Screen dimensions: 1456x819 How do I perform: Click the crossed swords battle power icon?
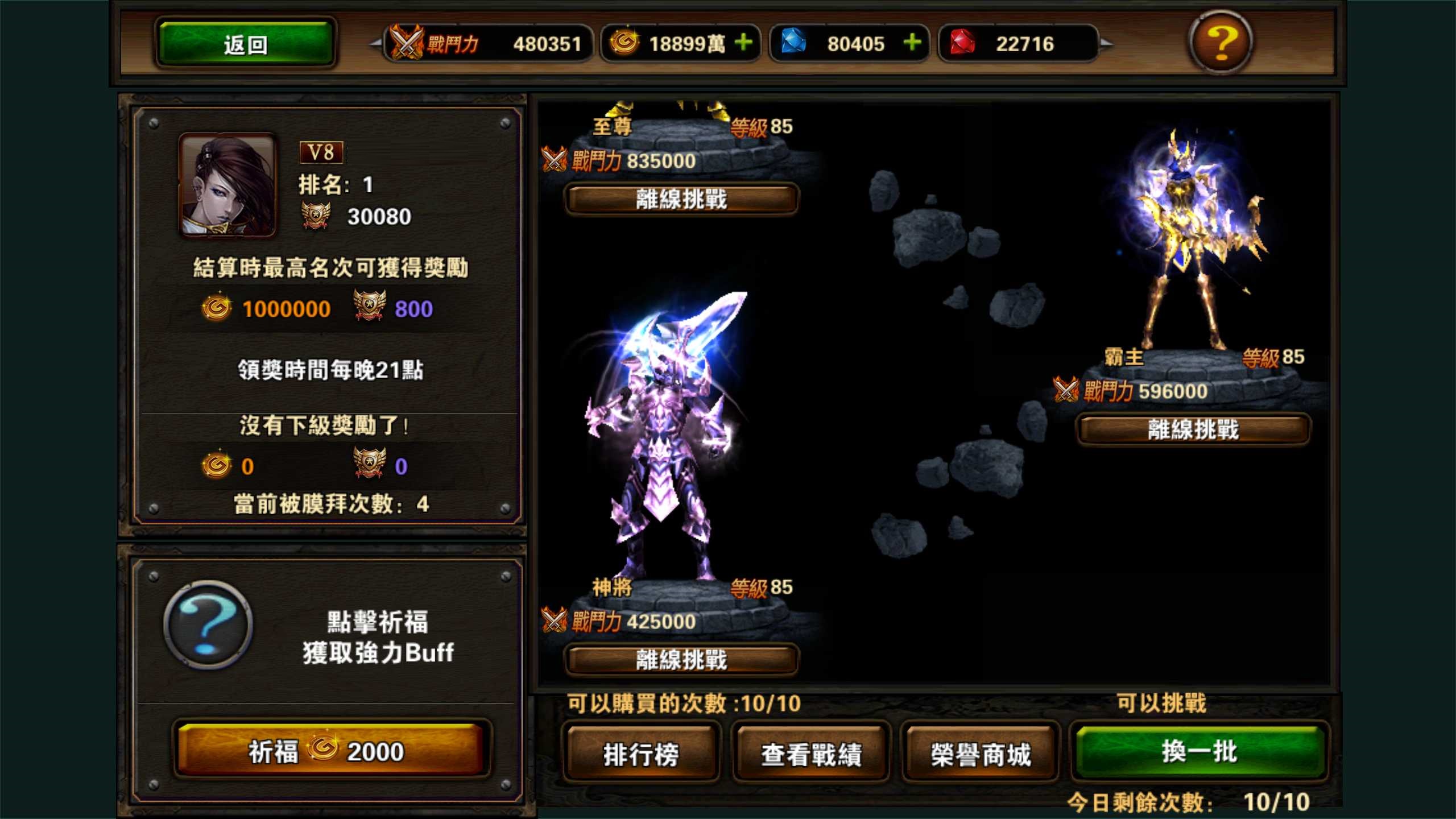(405, 43)
